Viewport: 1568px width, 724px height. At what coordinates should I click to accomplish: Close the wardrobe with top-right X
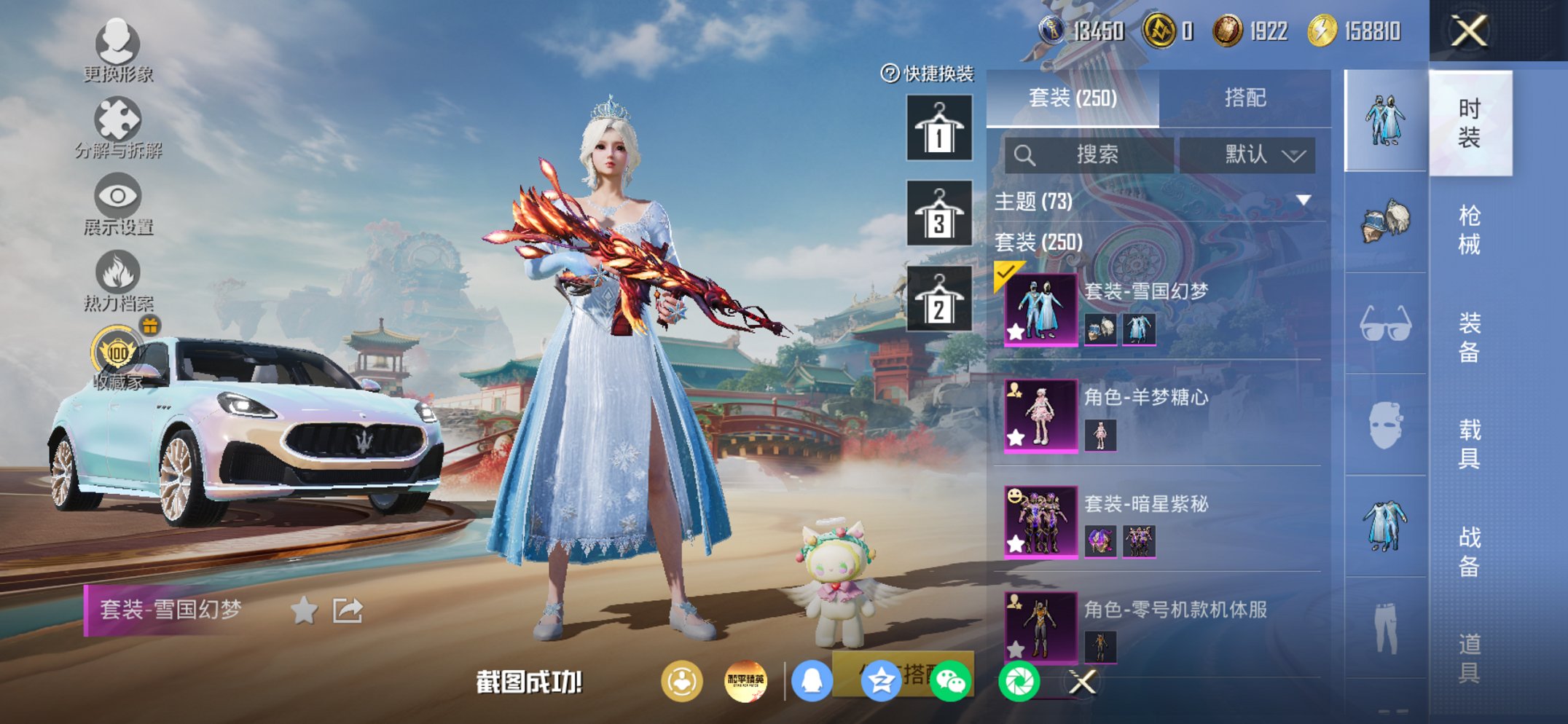[x=1468, y=31]
